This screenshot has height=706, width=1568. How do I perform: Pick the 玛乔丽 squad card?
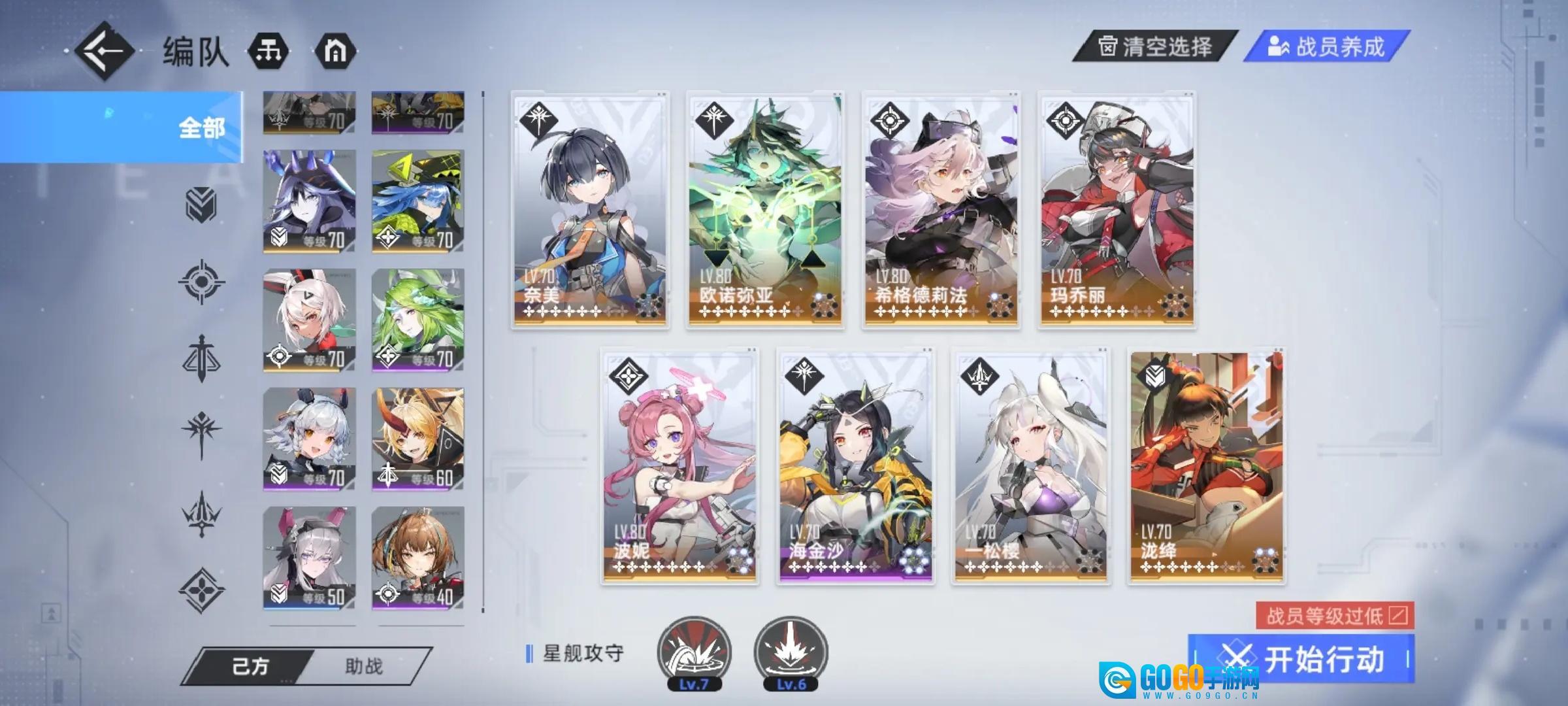tap(1117, 210)
